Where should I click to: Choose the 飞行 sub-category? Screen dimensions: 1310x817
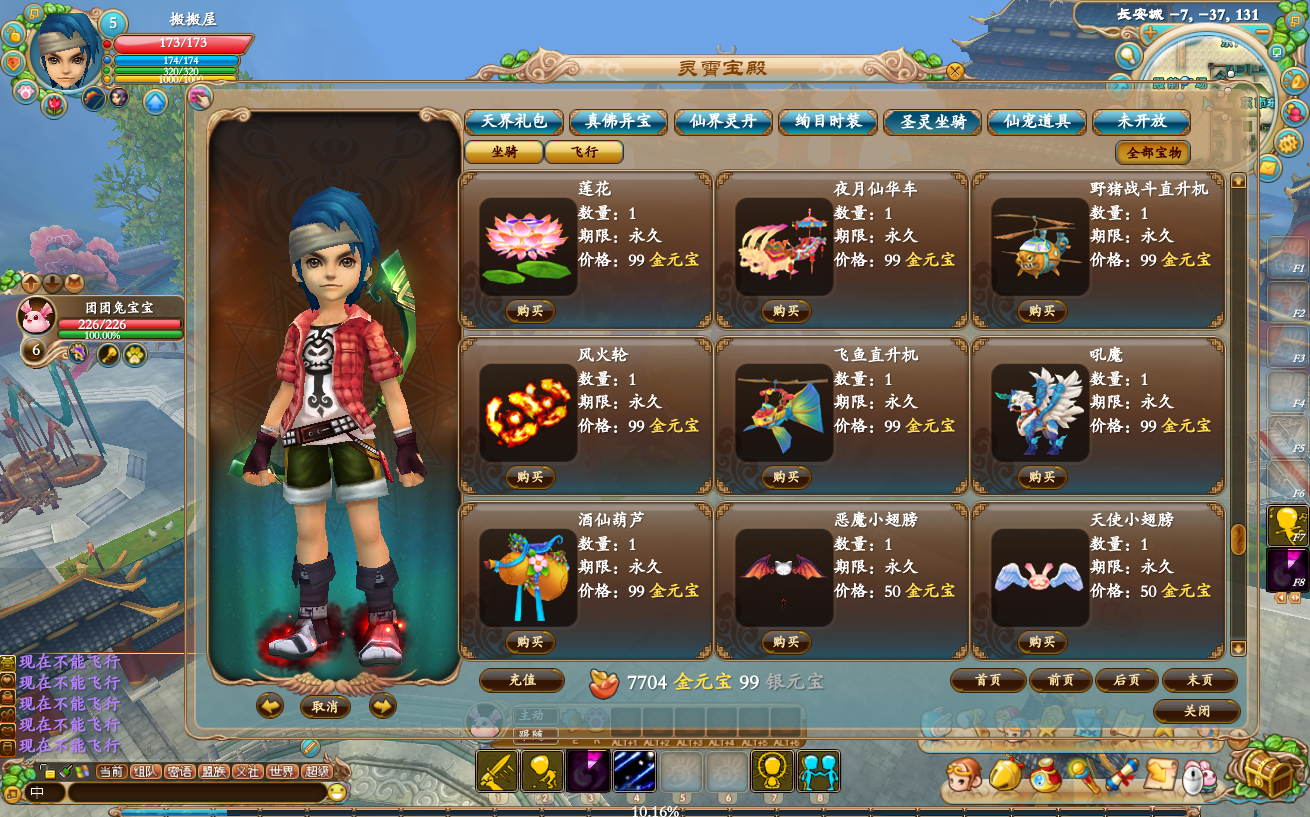pyautogui.click(x=584, y=152)
